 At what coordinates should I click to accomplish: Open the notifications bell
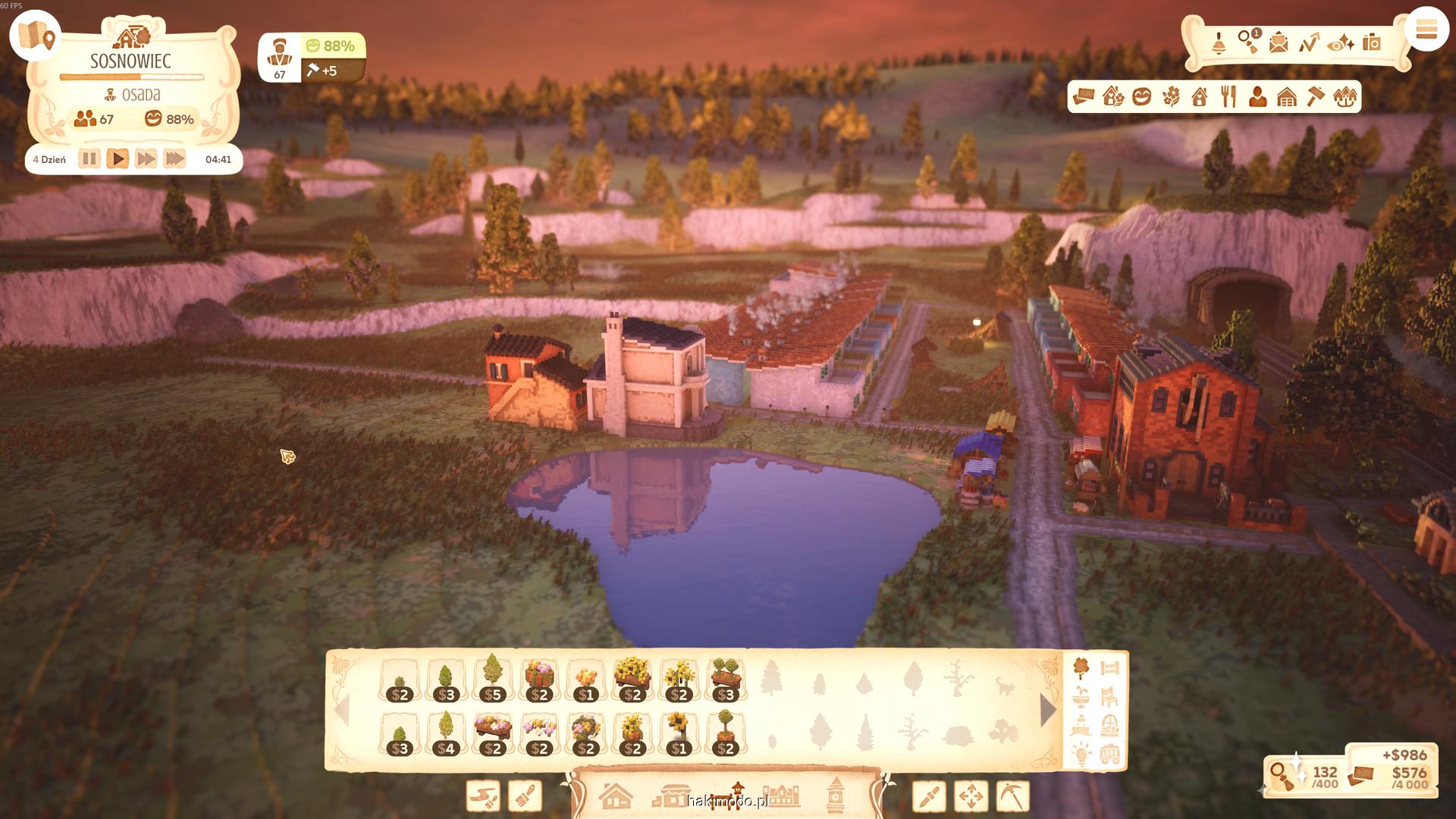1219,43
